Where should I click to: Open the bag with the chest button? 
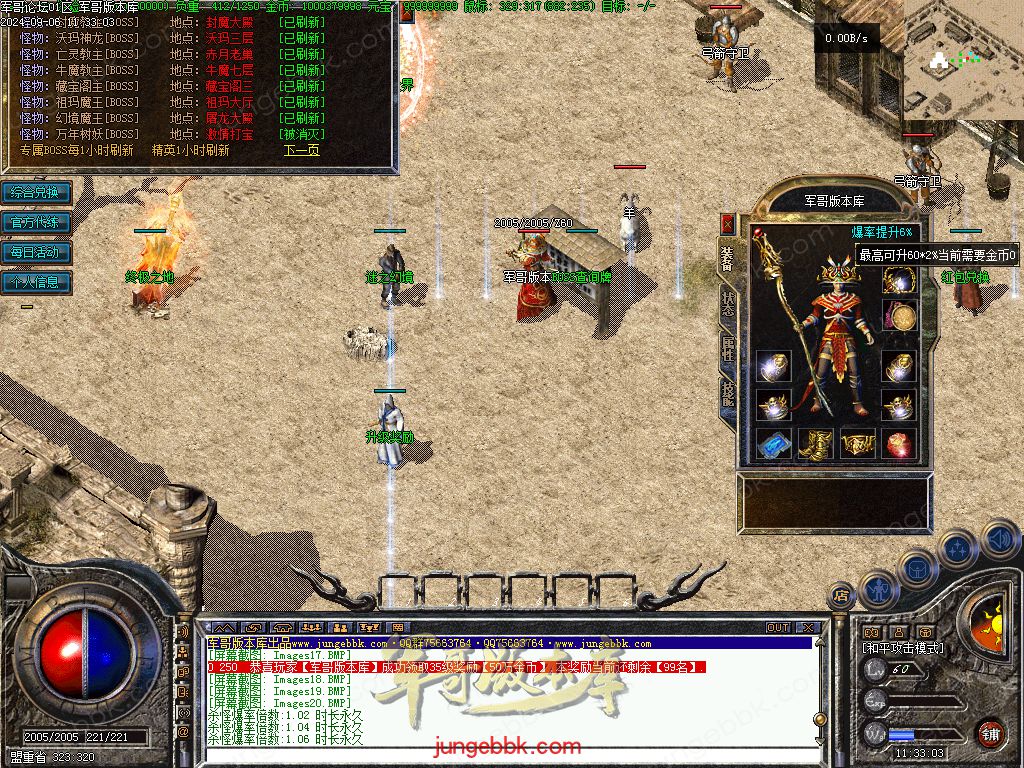pyautogui.click(x=915, y=569)
